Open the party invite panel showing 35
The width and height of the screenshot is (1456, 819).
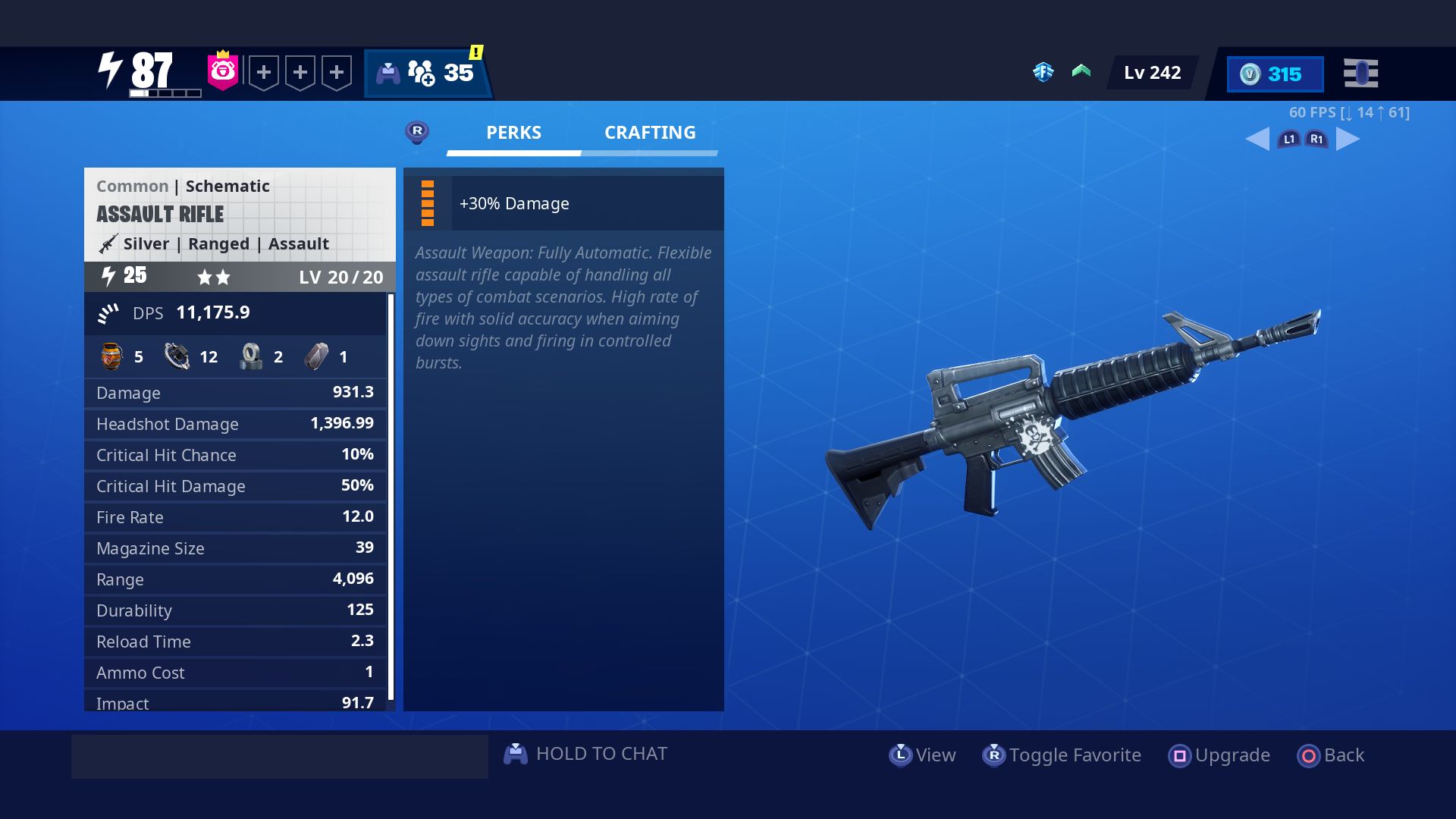[427, 74]
